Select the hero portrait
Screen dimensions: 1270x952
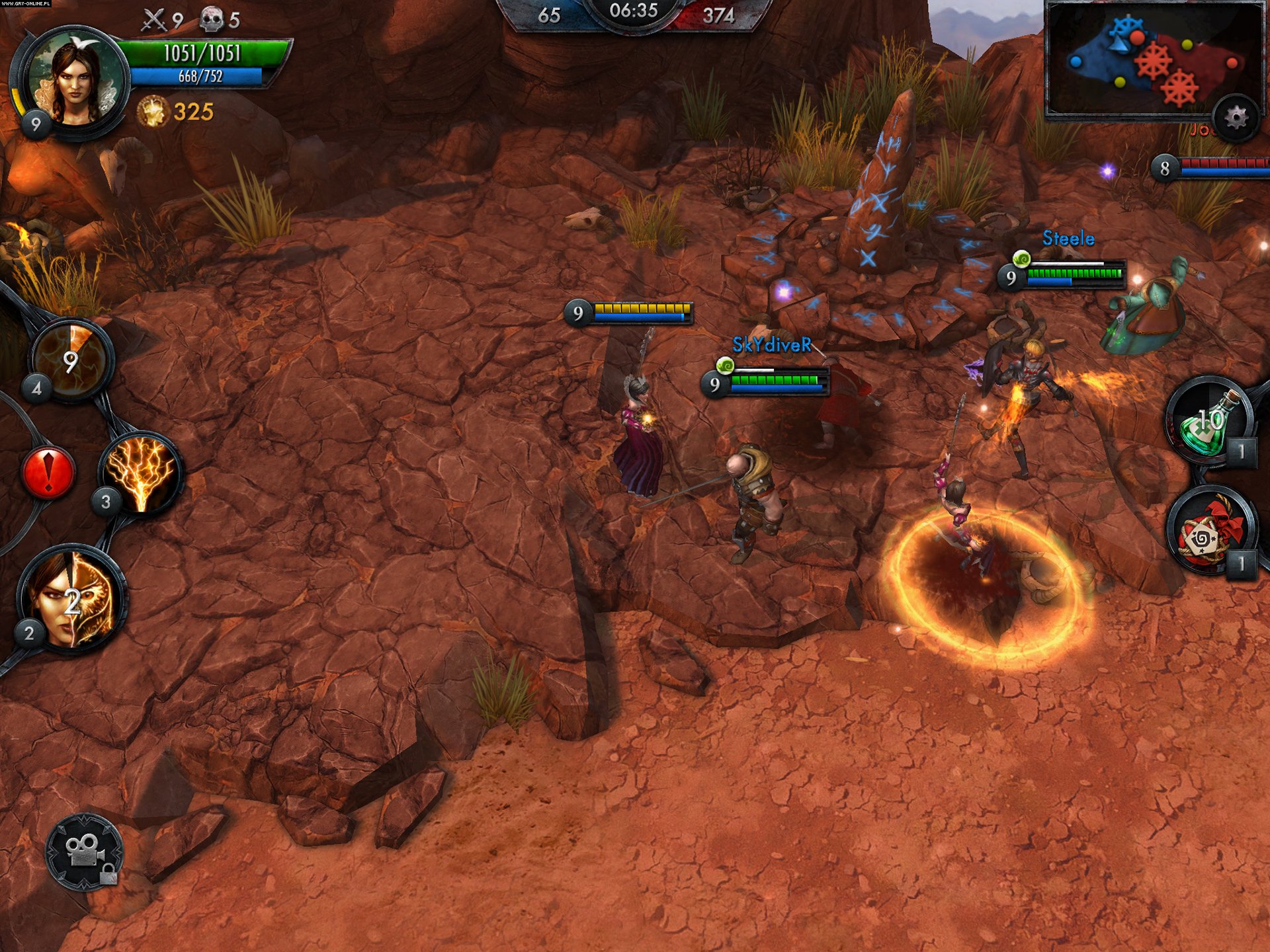click(75, 83)
